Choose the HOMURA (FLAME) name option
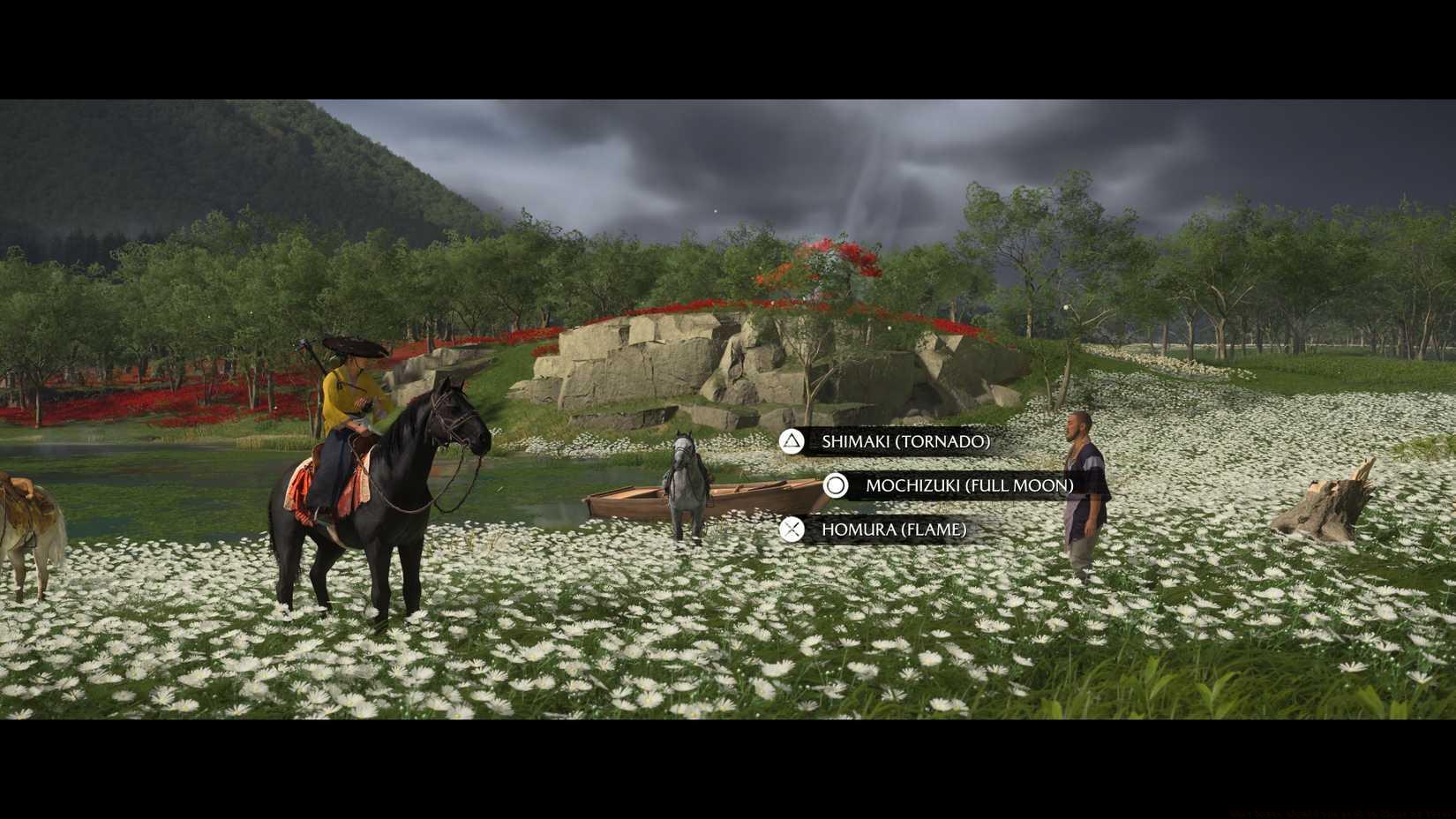 tap(894, 530)
